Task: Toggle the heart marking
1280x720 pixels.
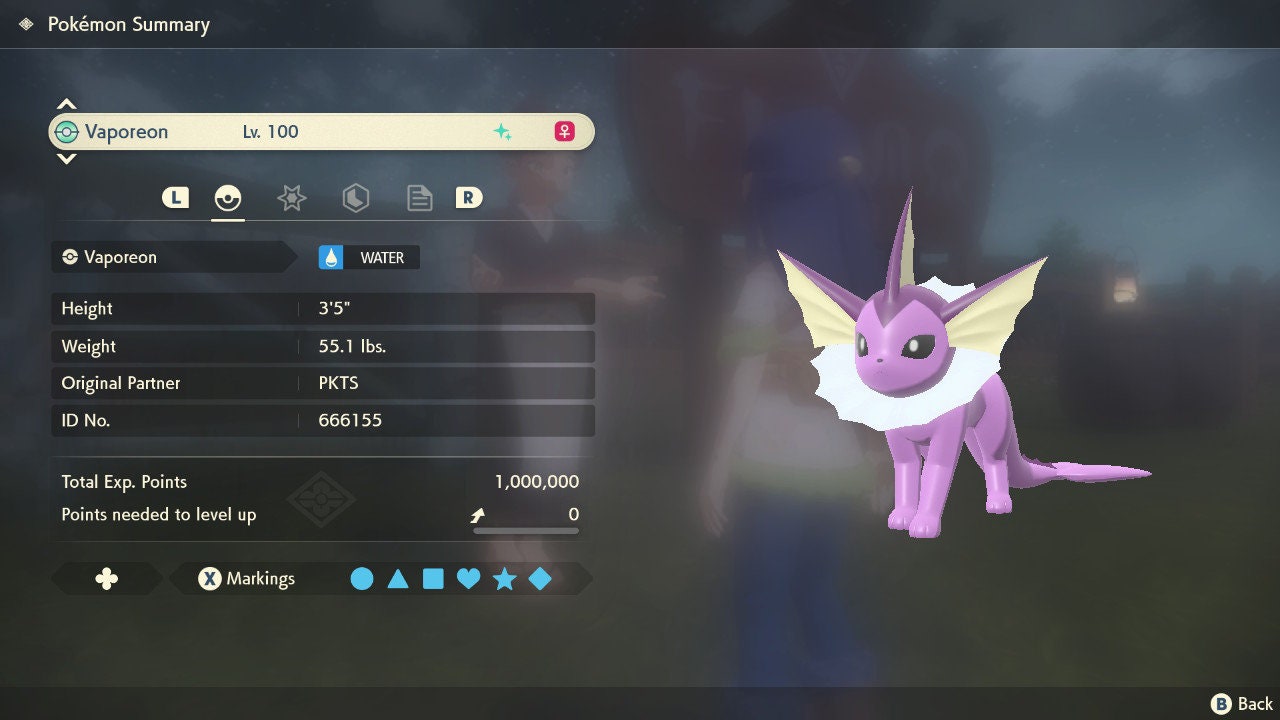Action: (x=468, y=579)
